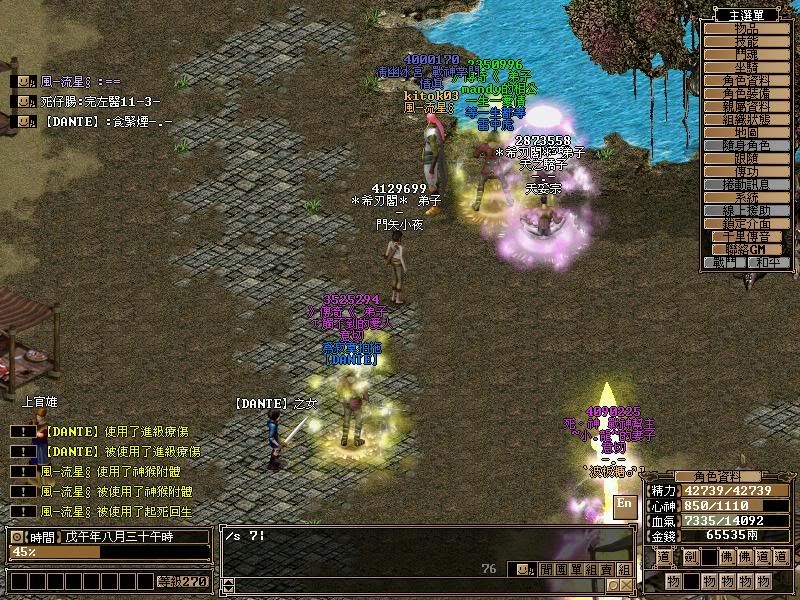This screenshot has width=800, height=600.
Task: Select the 坐騎 mount menu entry
Action: click(747, 67)
